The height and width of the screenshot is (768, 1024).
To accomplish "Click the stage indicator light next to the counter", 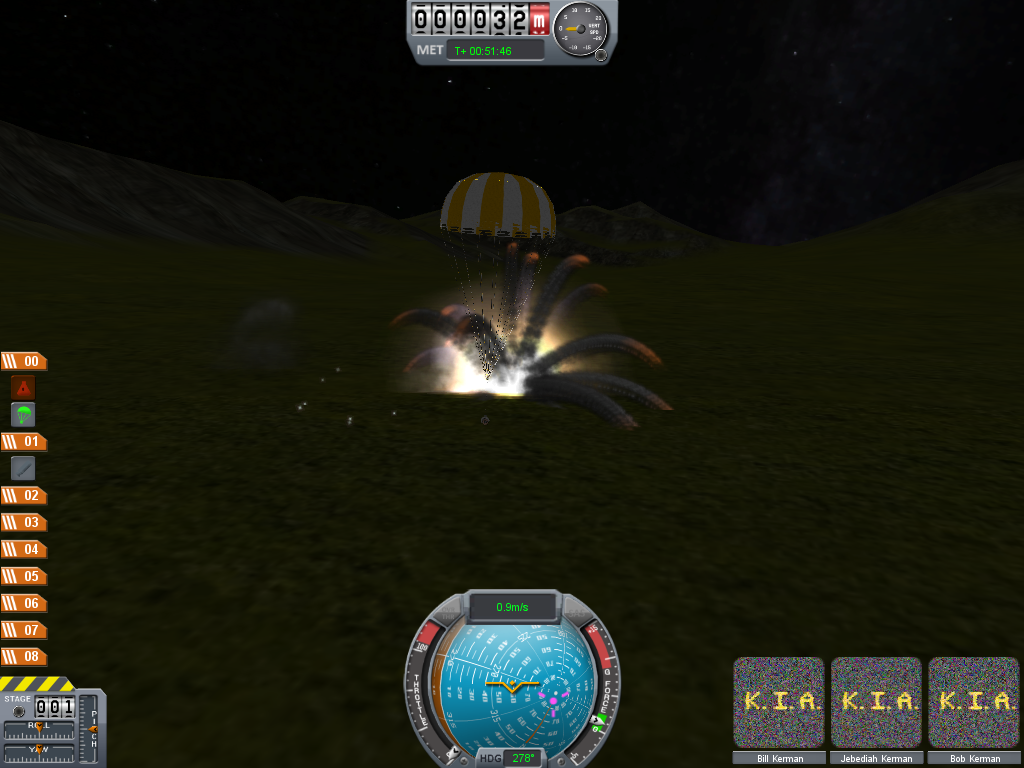I will pos(18,712).
